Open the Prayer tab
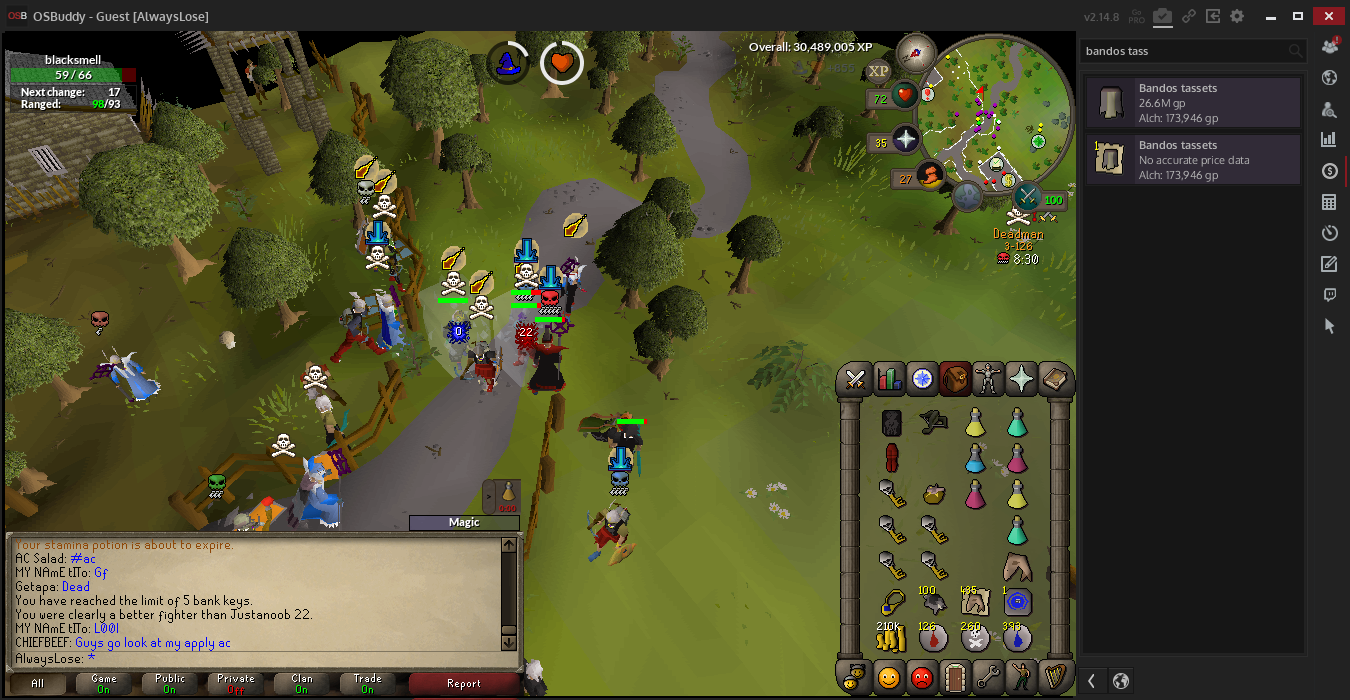The height and width of the screenshot is (700, 1350). 1022,379
